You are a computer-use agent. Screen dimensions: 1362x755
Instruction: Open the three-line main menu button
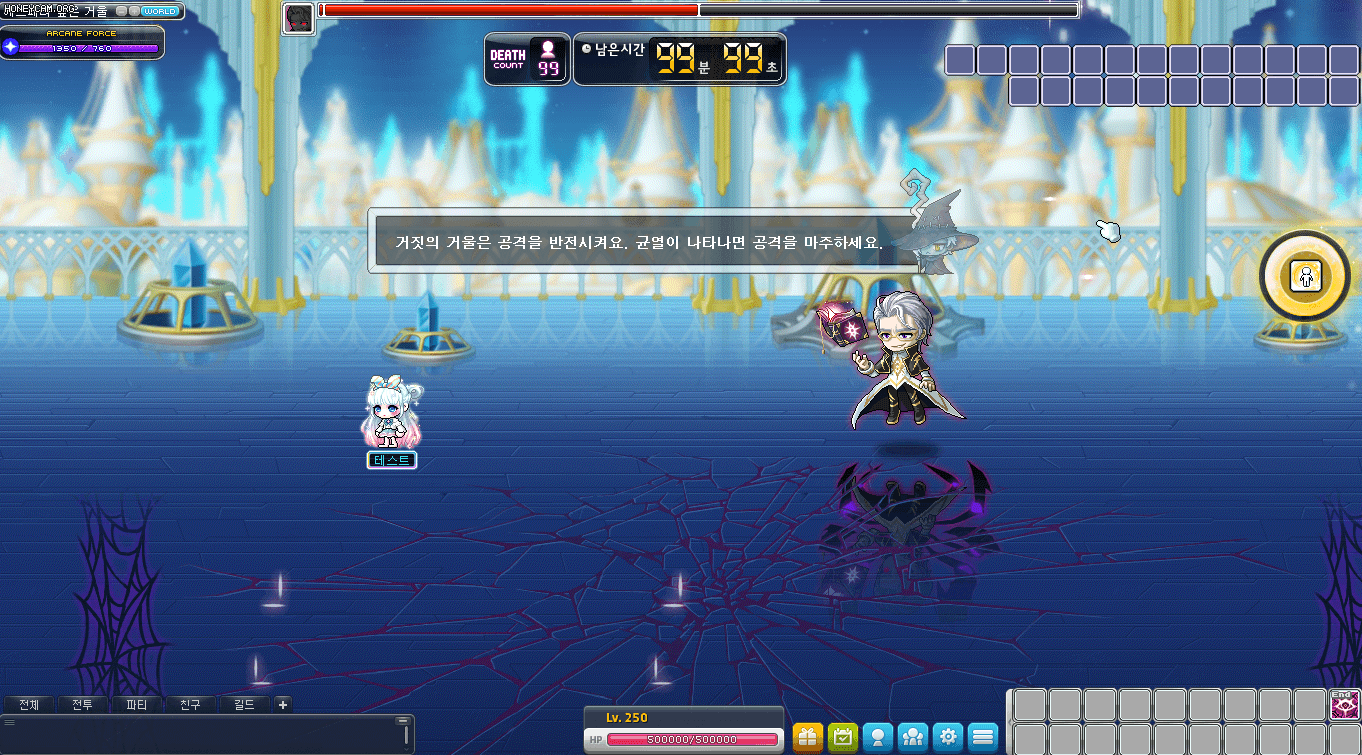[983, 738]
